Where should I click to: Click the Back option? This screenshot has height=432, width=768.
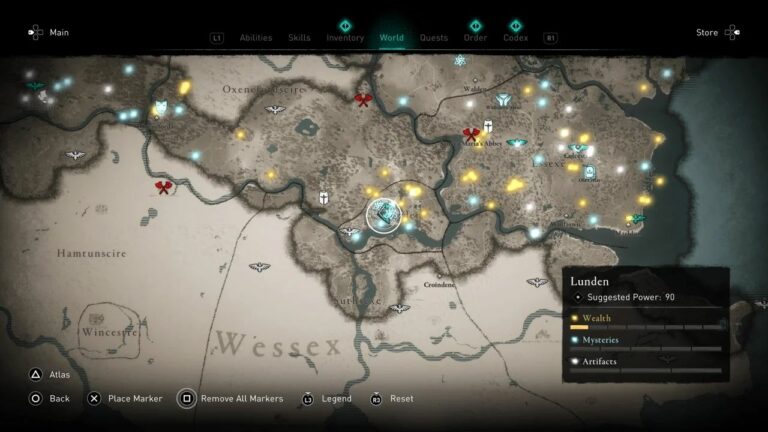coord(52,398)
